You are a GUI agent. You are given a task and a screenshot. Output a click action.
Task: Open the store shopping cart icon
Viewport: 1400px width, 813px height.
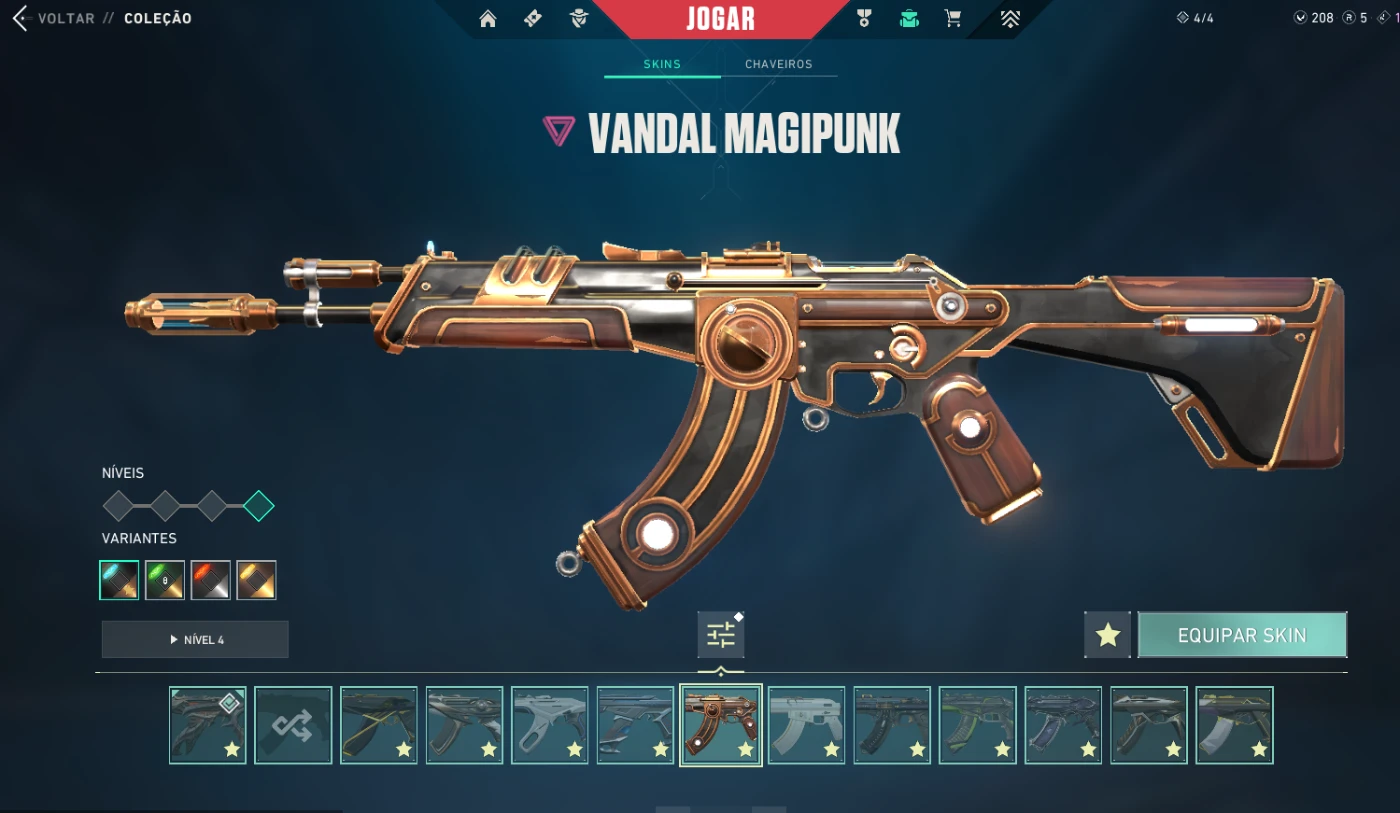pyautogui.click(x=953, y=18)
